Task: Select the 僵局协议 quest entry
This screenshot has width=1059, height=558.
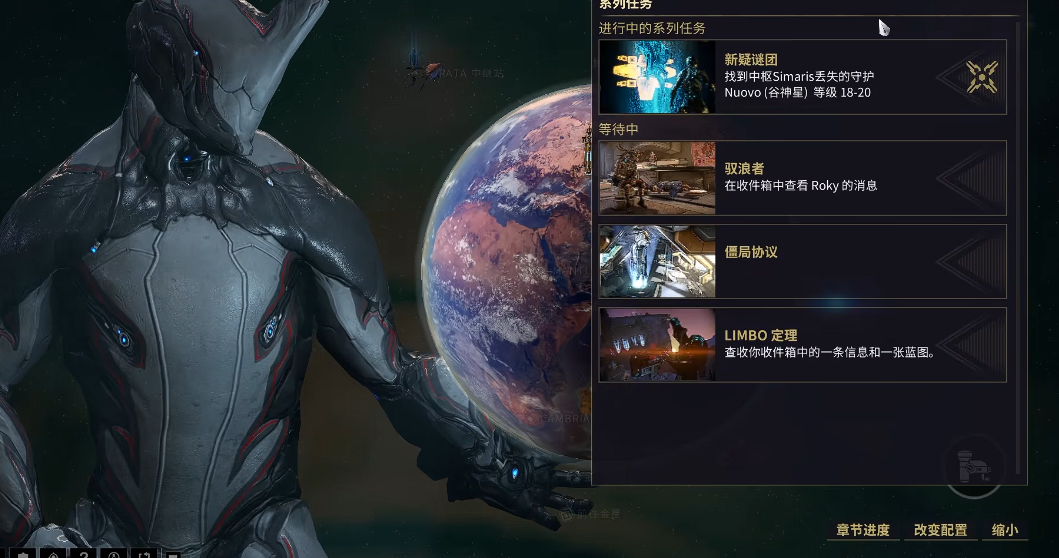Action: point(802,261)
